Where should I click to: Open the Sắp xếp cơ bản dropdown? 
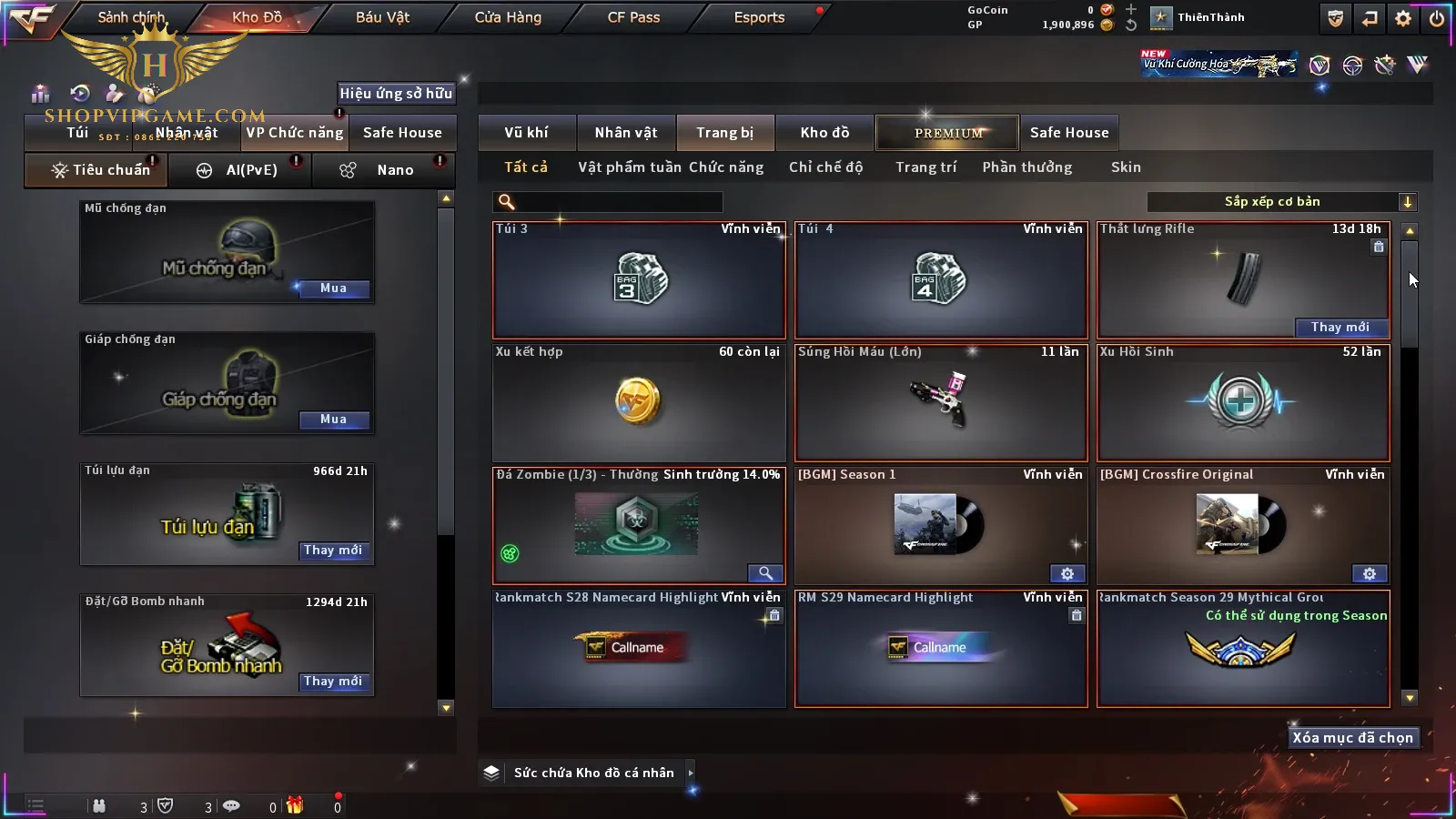tap(1407, 202)
